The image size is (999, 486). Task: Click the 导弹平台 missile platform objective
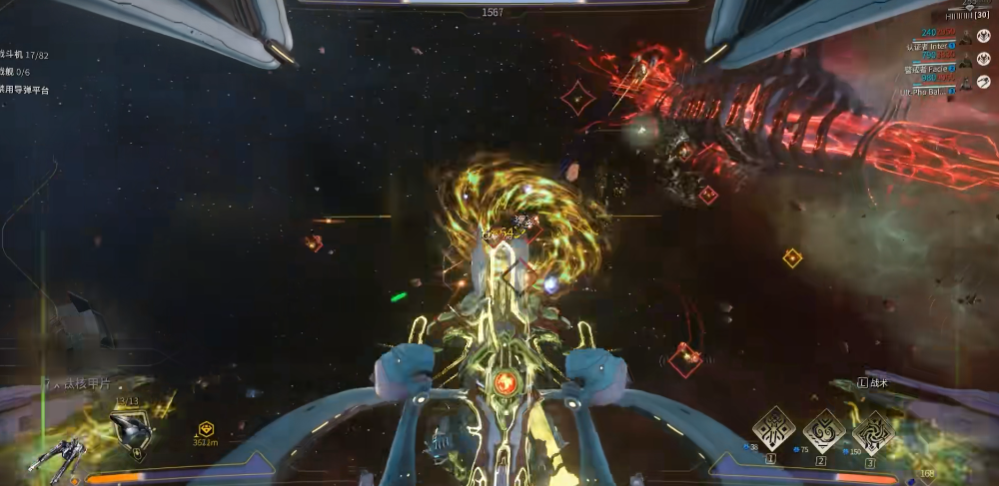(x=27, y=90)
